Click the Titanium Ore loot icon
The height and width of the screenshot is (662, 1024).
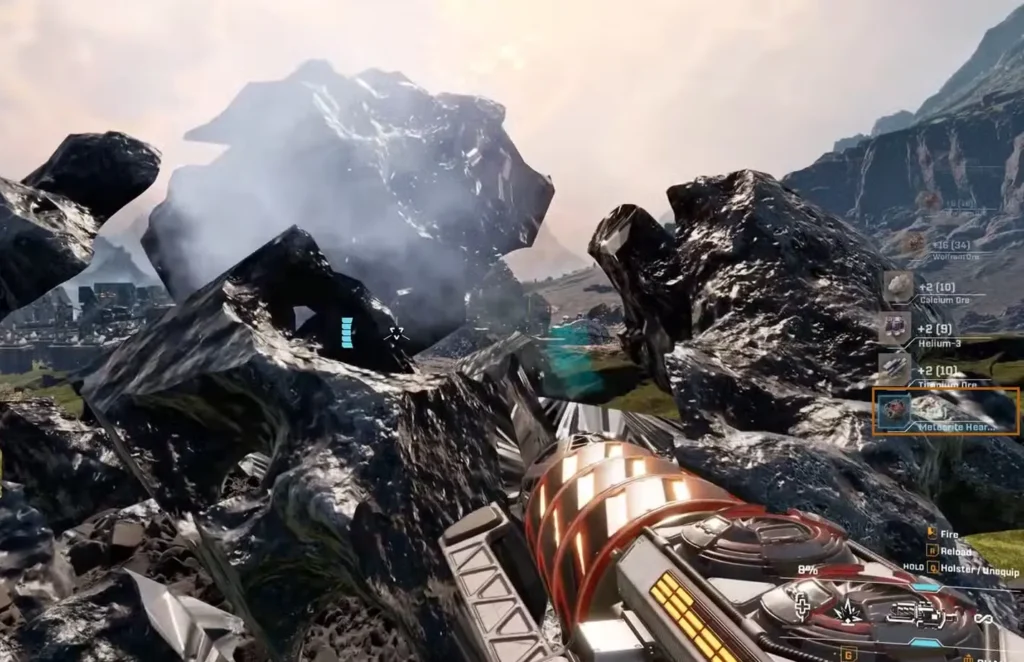point(894,369)
